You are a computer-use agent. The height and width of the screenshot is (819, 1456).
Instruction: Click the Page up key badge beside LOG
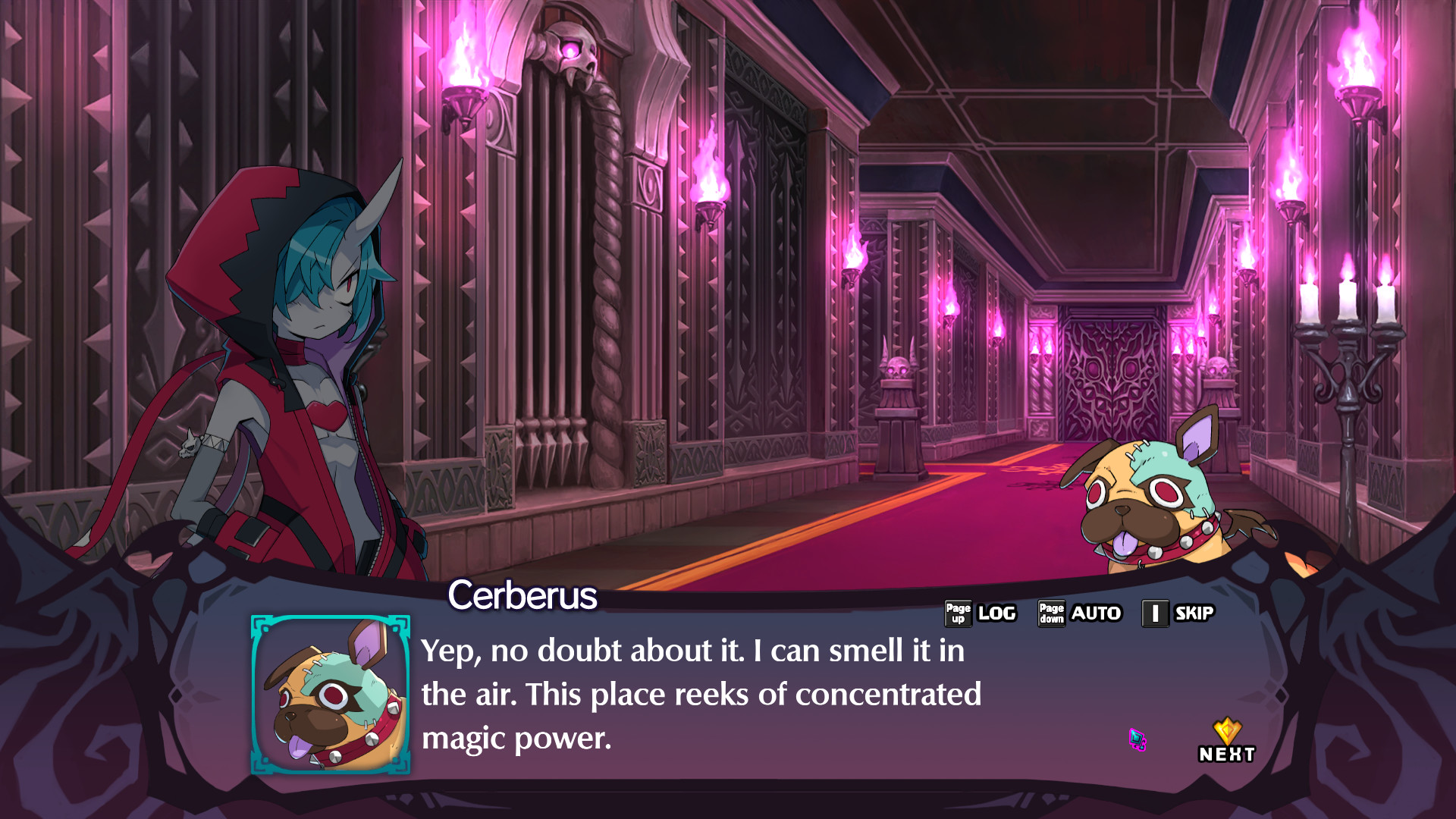coord(958,613)
